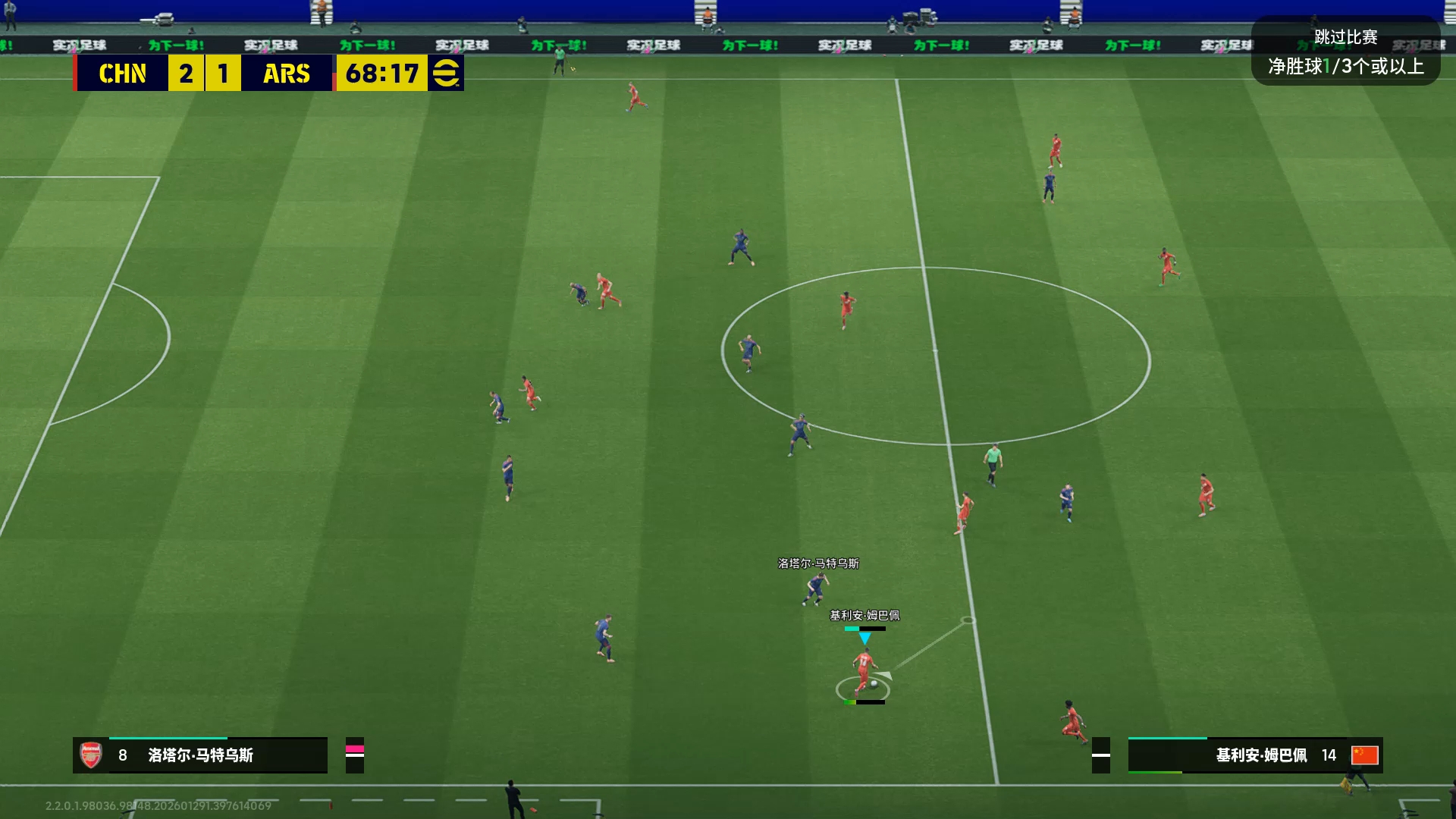
Task: Tap the 跳过比赛 skip match button
Action: coord(1345,38)
